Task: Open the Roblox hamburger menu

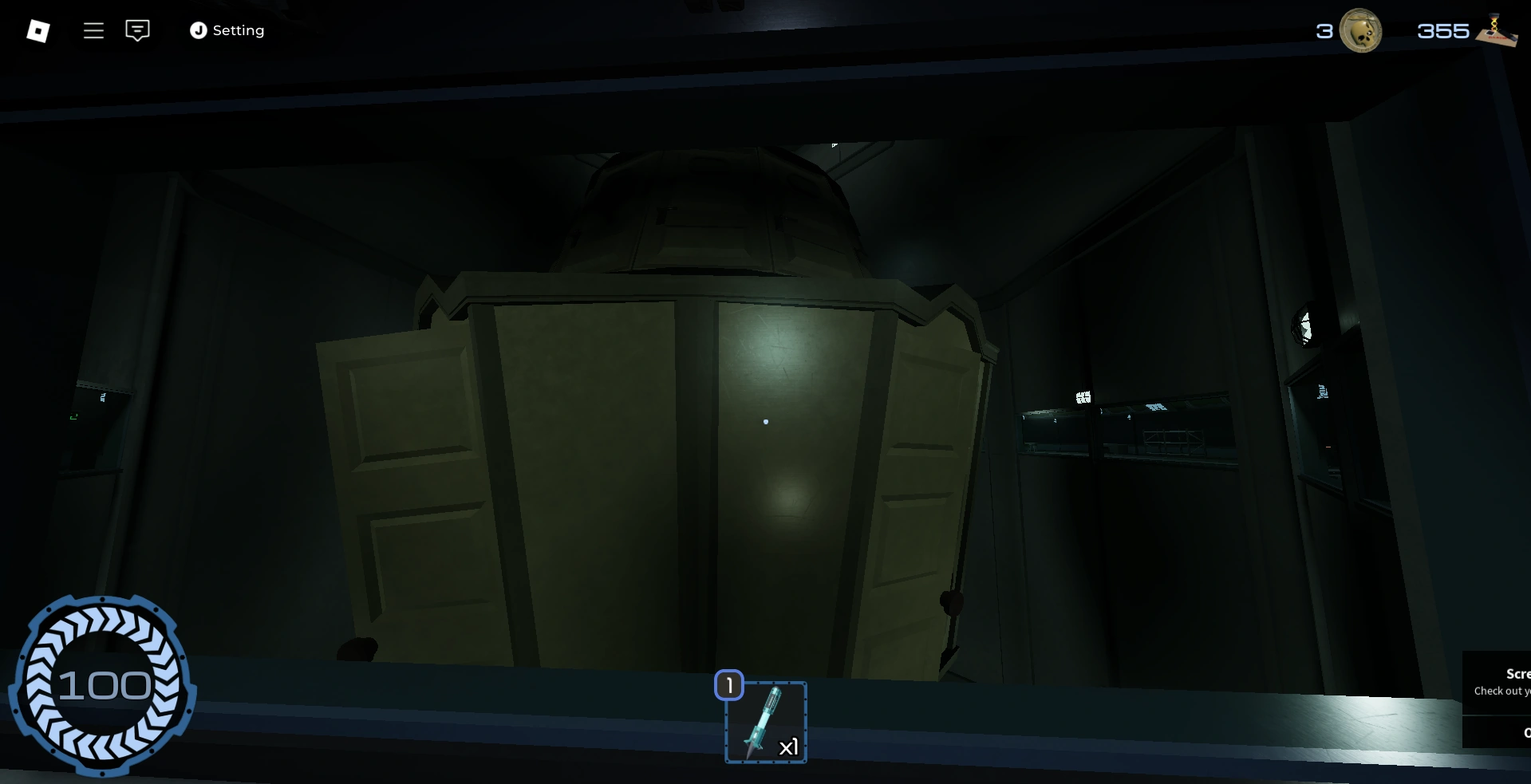Action: [93, 30]
